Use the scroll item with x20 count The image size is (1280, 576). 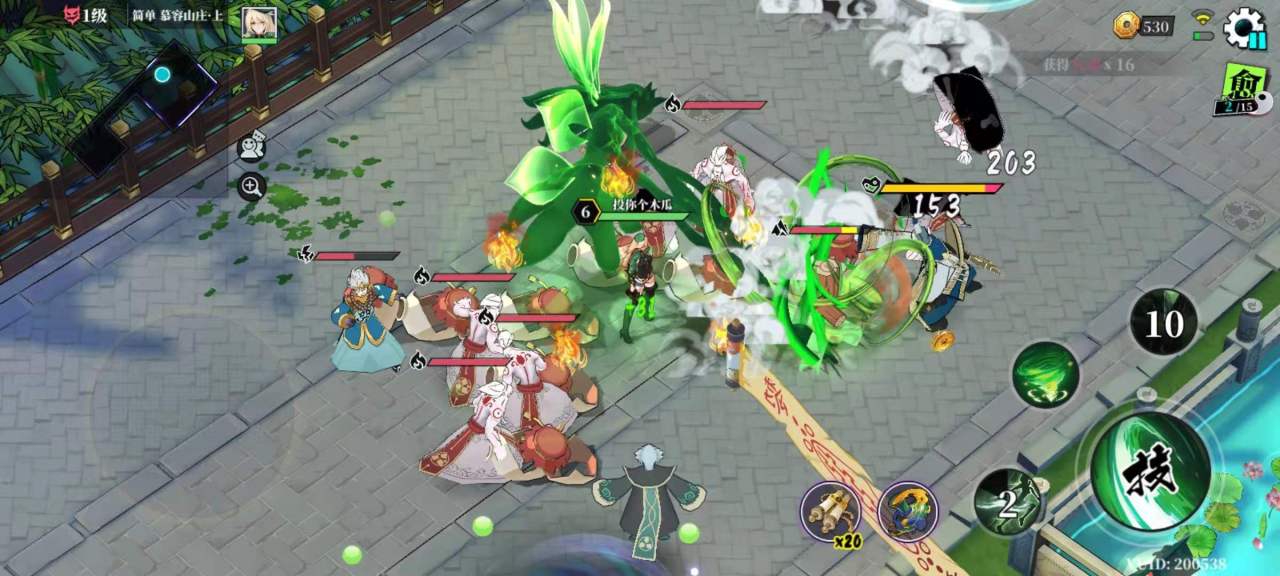(831, 511)
